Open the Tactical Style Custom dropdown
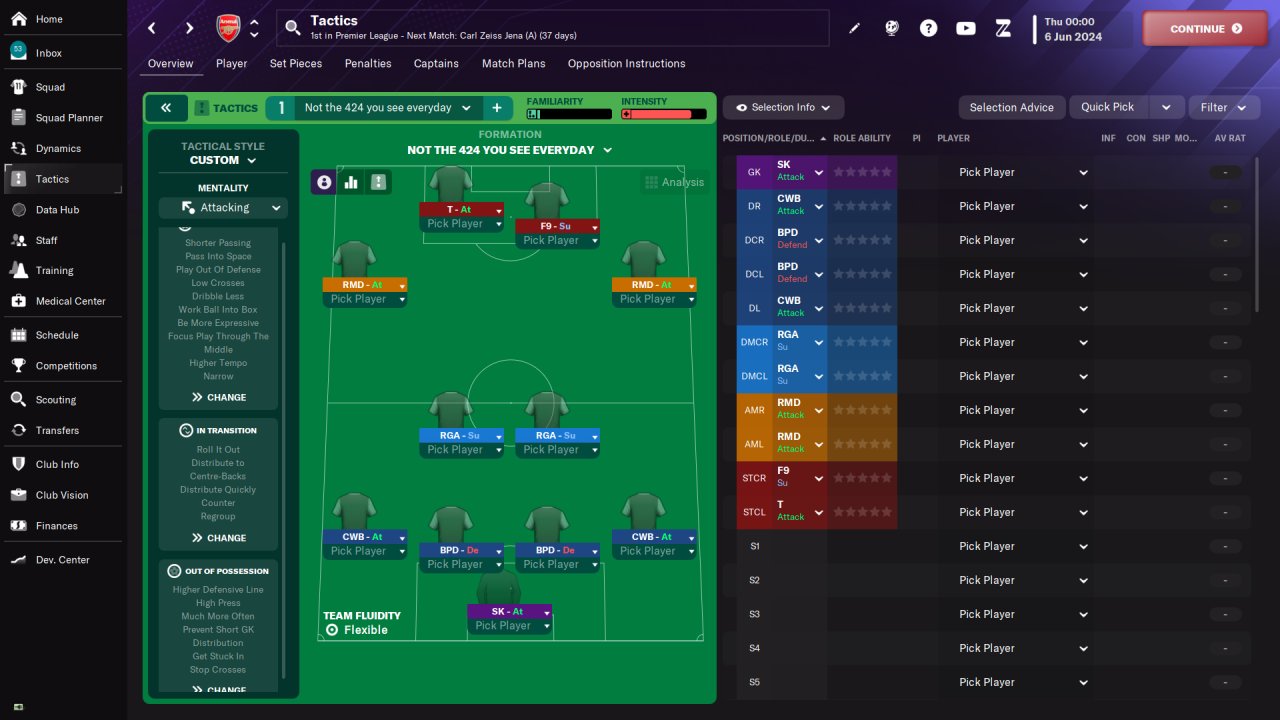The height and width of the screenshot is (720, 1280). [223, 160]
